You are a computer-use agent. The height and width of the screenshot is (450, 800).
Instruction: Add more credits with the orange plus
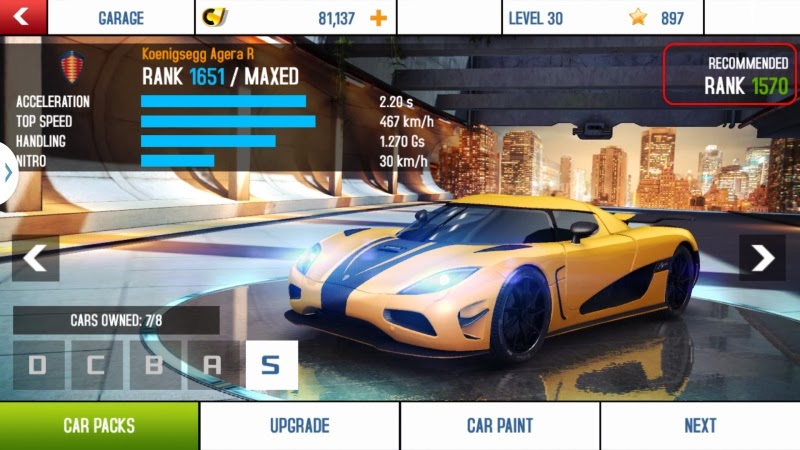pyautogui.click(x=378, y=18)
